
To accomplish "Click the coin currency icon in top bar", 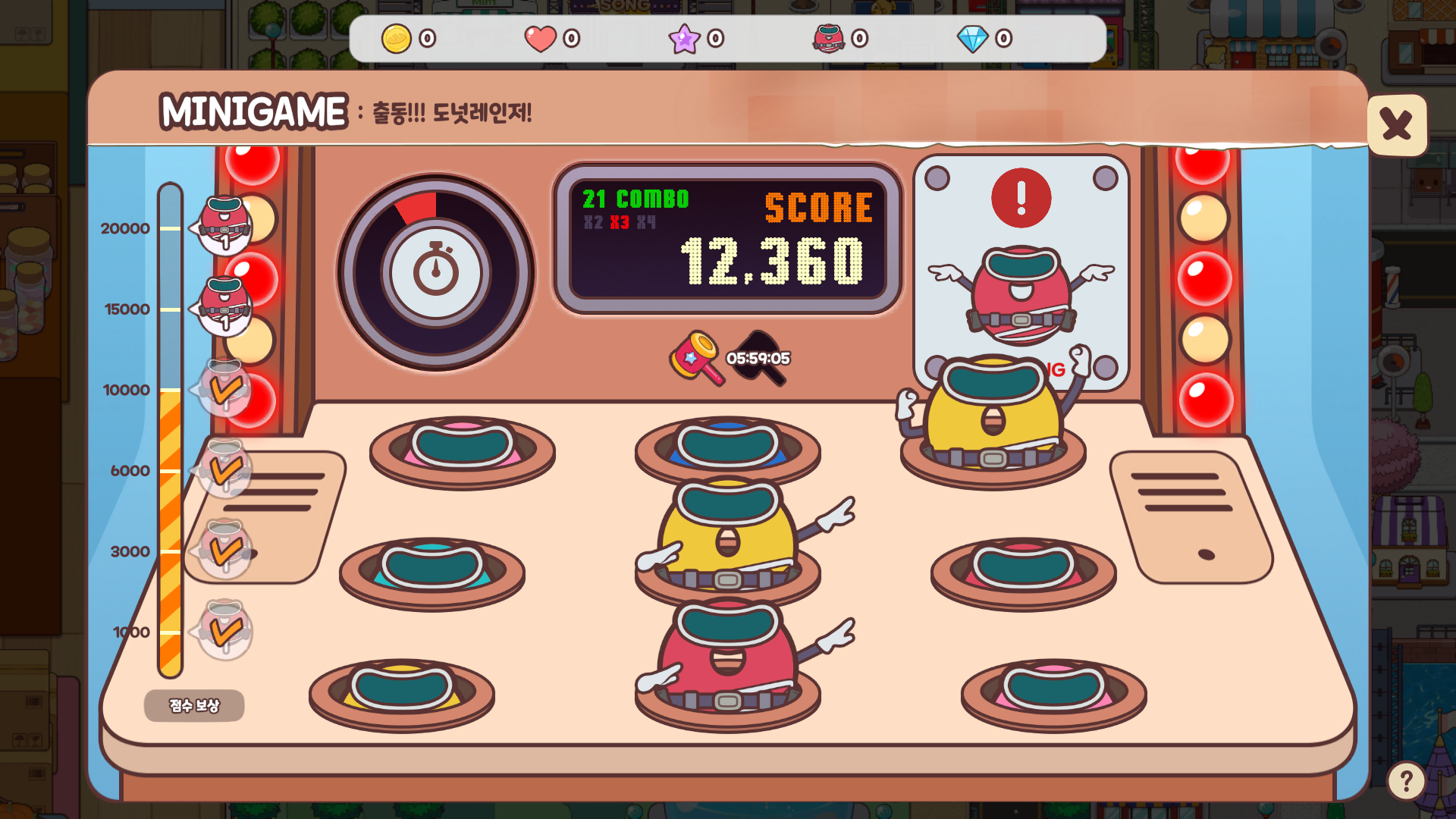I will [397, 37].
